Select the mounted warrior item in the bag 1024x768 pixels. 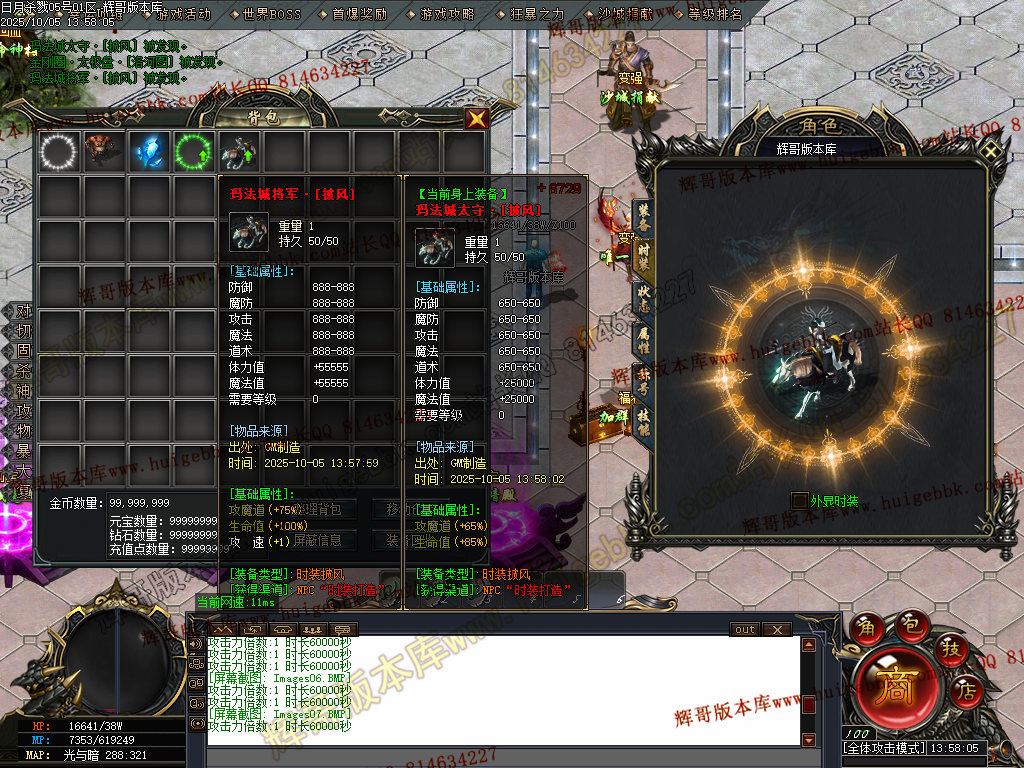coord(238,152)
